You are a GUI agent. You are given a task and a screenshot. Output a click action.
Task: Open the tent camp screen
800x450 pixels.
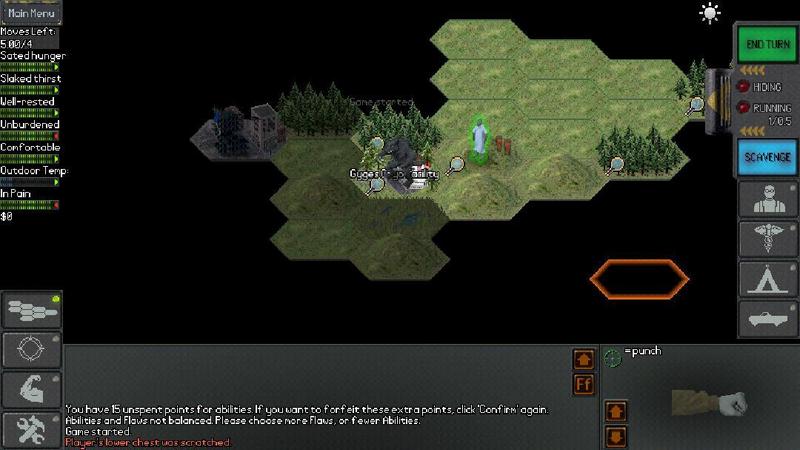pos(767,280)
